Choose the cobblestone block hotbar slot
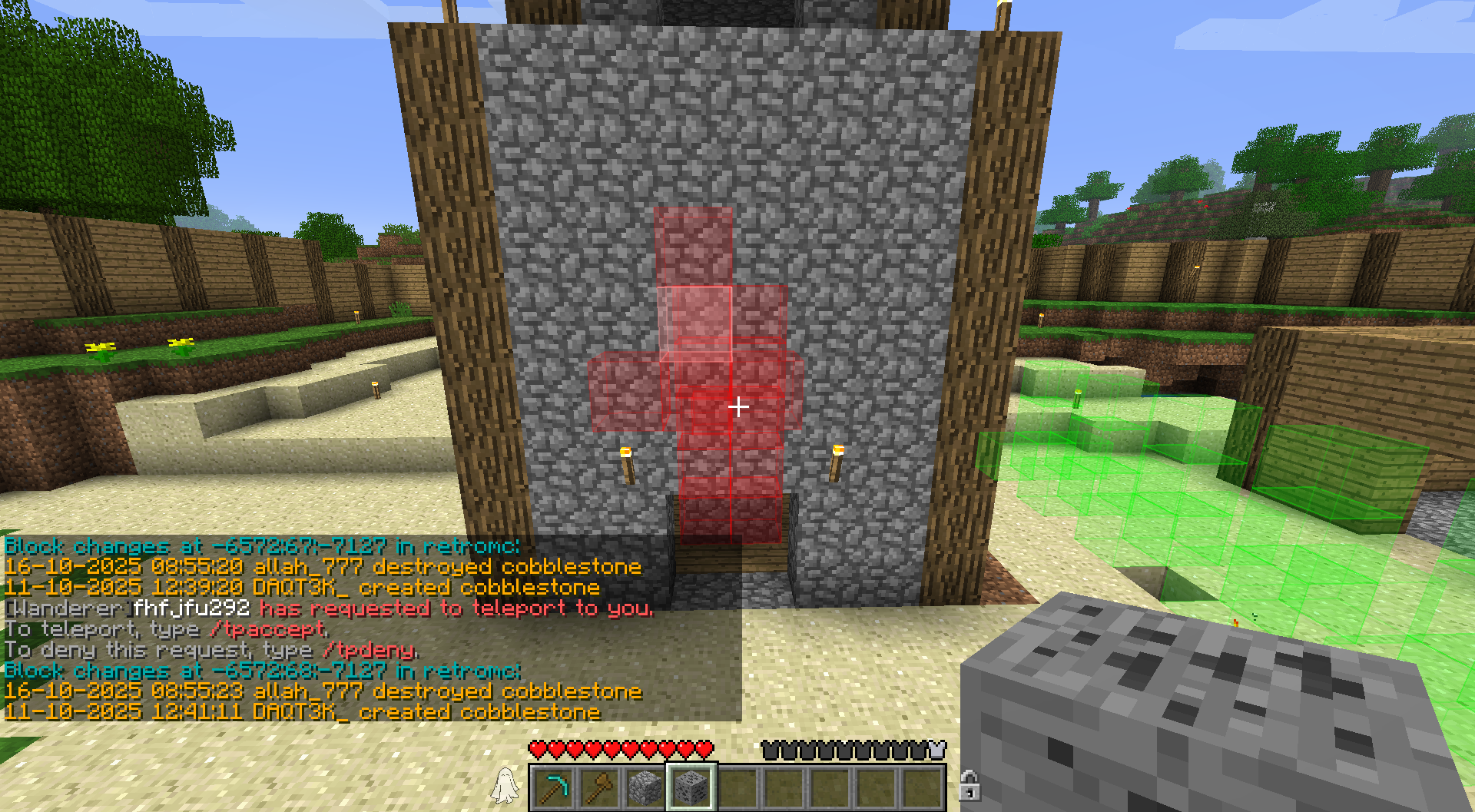The height and width of the screenshot is (812, 1475). [x=645, y=787]
